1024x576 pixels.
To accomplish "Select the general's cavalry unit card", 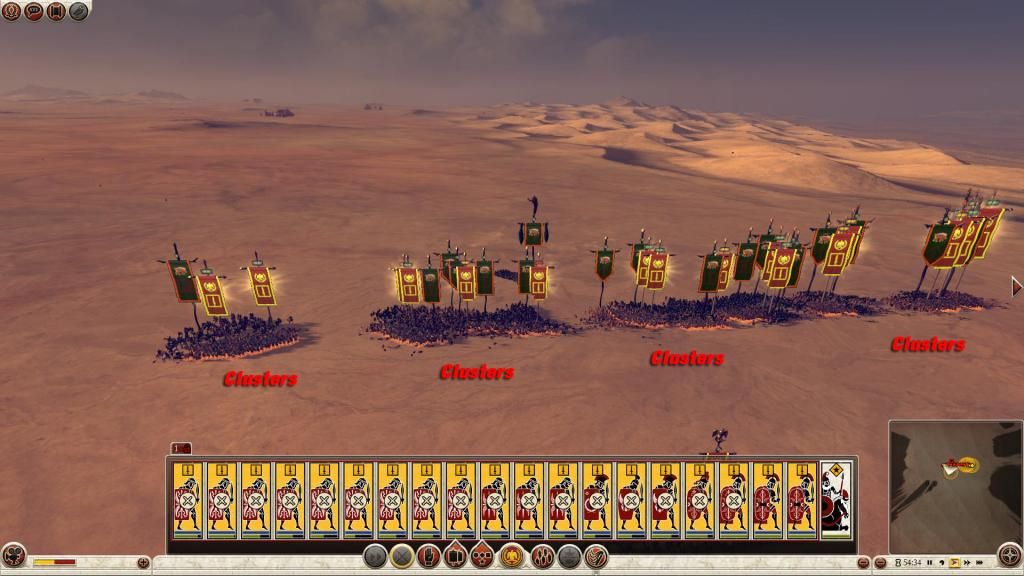I will tap(836, 500).
